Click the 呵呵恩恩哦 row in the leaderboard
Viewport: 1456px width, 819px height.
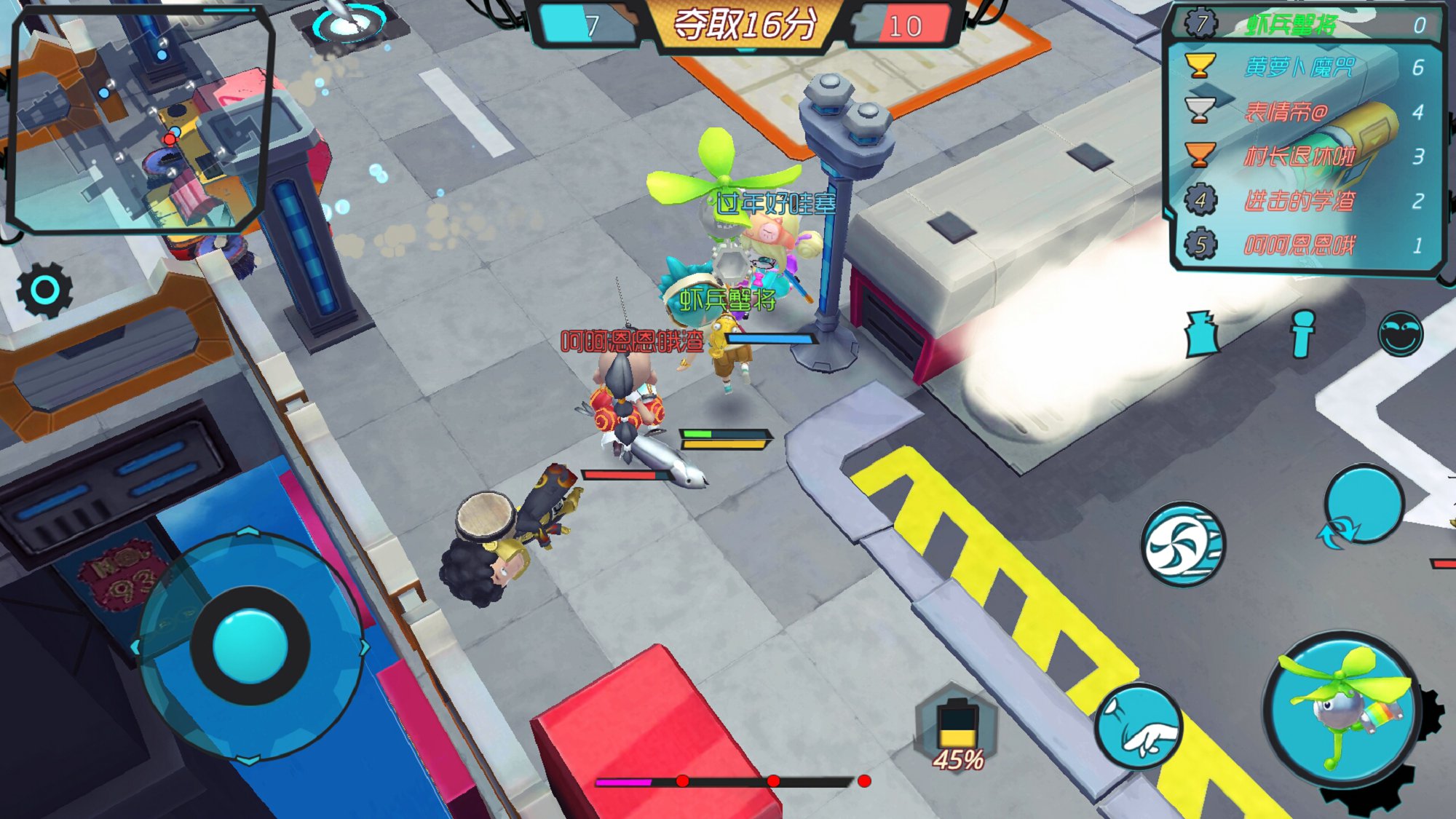pos(1305,245)
